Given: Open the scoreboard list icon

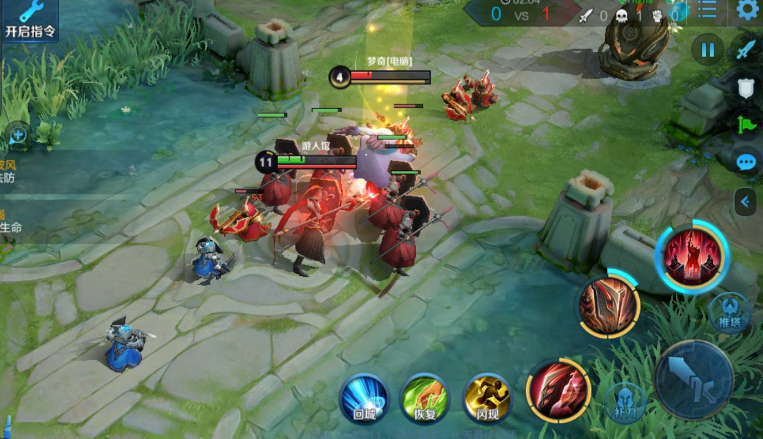Looking at the screenshot, I should coord(707,11).
